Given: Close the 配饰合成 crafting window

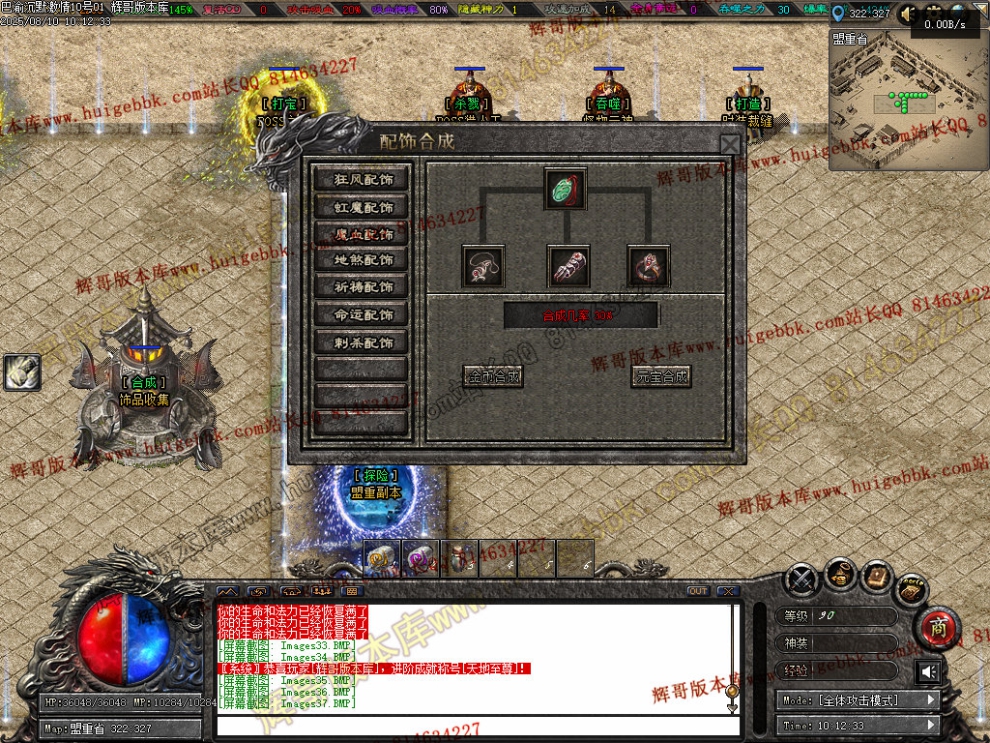Looking at the screenshot, I should pos(731,145).
